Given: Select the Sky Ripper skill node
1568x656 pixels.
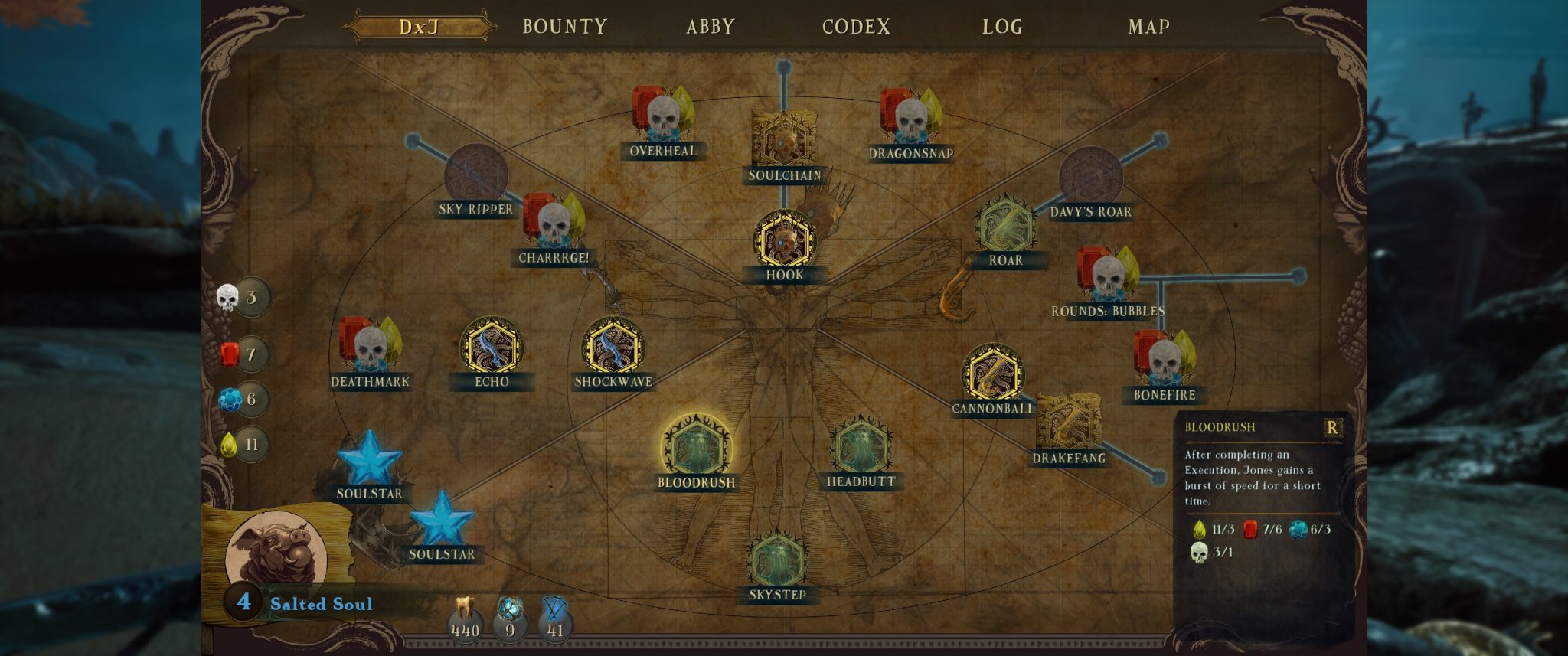Looking at the screenshot, I should (475, 175).
